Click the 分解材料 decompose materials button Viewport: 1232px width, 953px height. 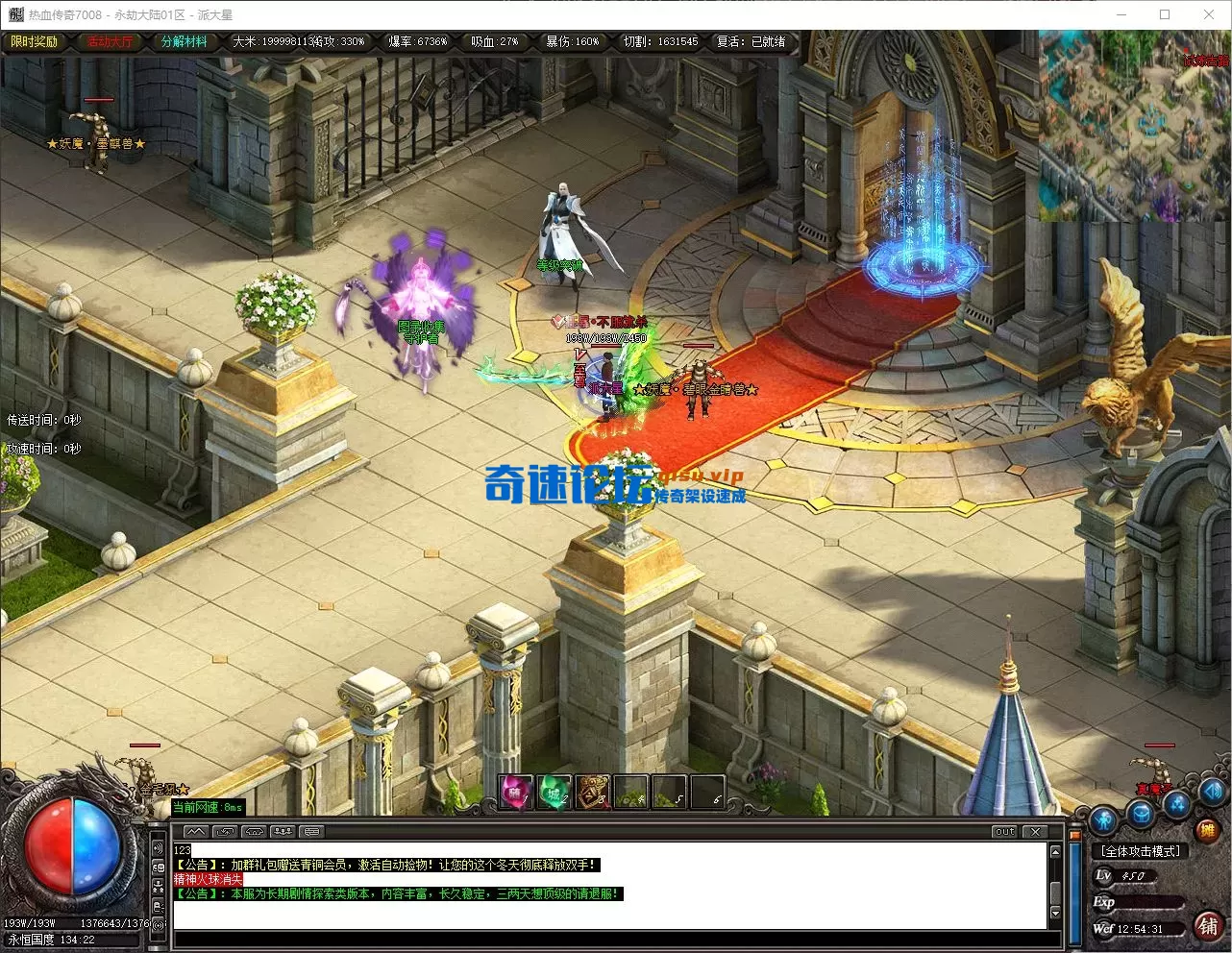[184, 41]
